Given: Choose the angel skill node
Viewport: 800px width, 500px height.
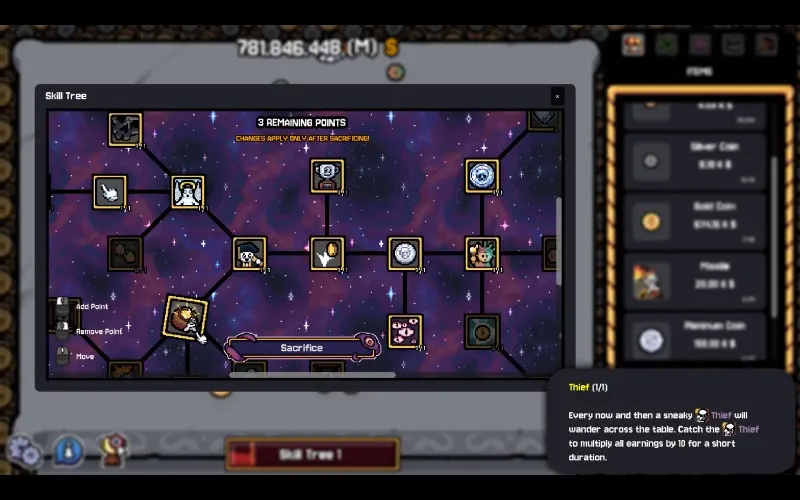Looking at the screenshot, I should point(187,192).
